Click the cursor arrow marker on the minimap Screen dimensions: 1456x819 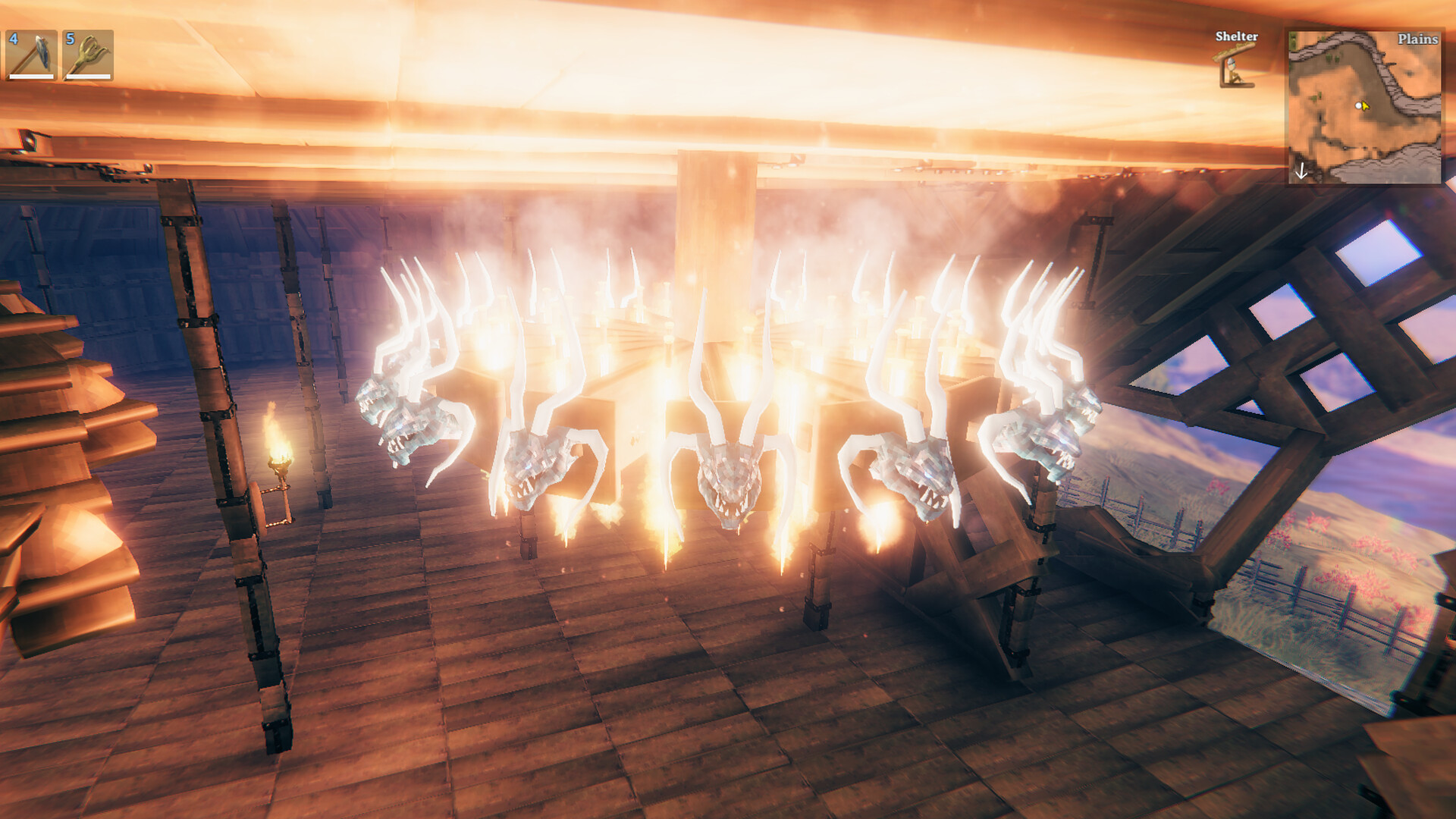[x=1365, y=107]
